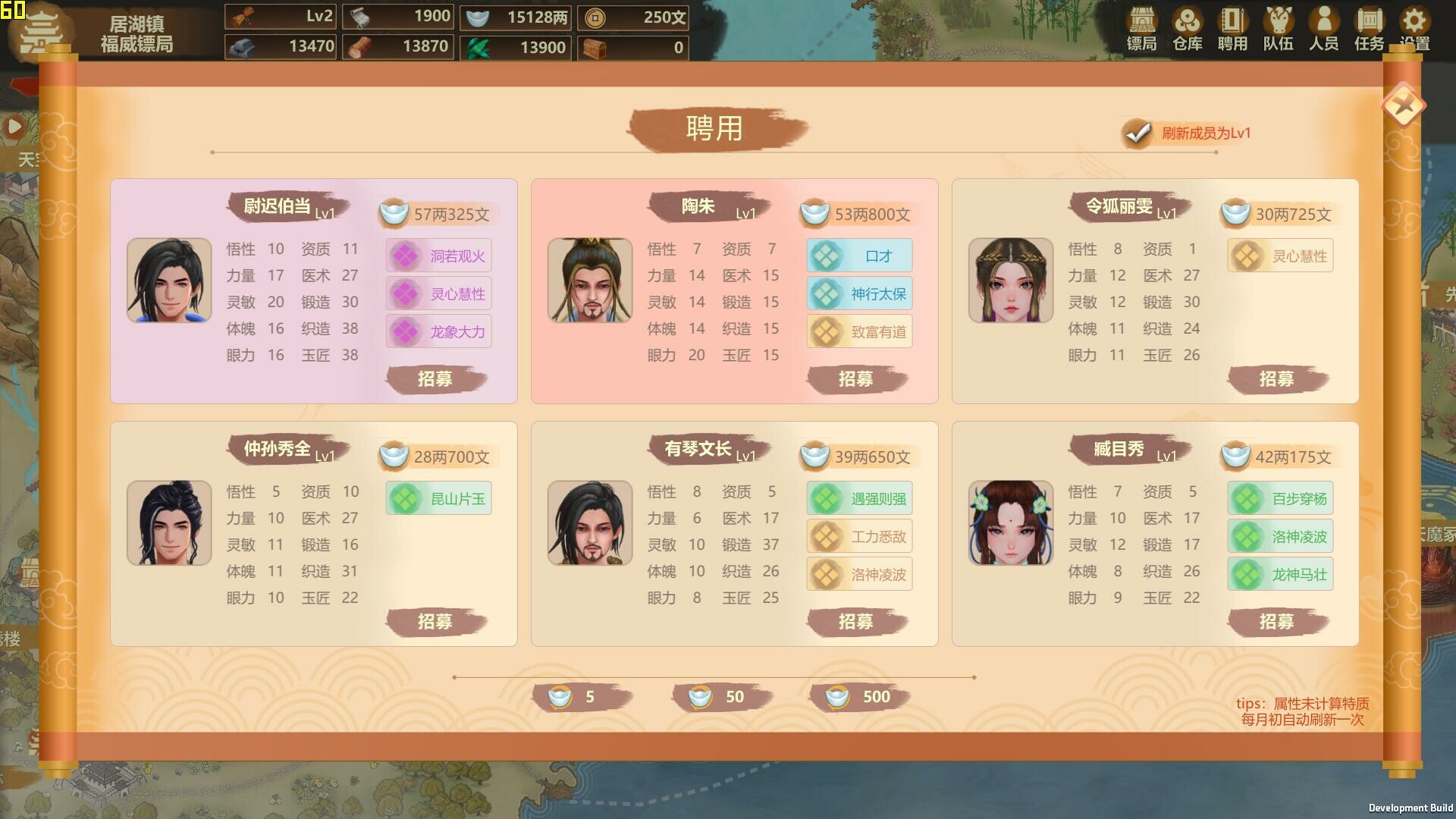Click the 龙神马壮 trait on 臧目秀

[x=1279, y=574]
